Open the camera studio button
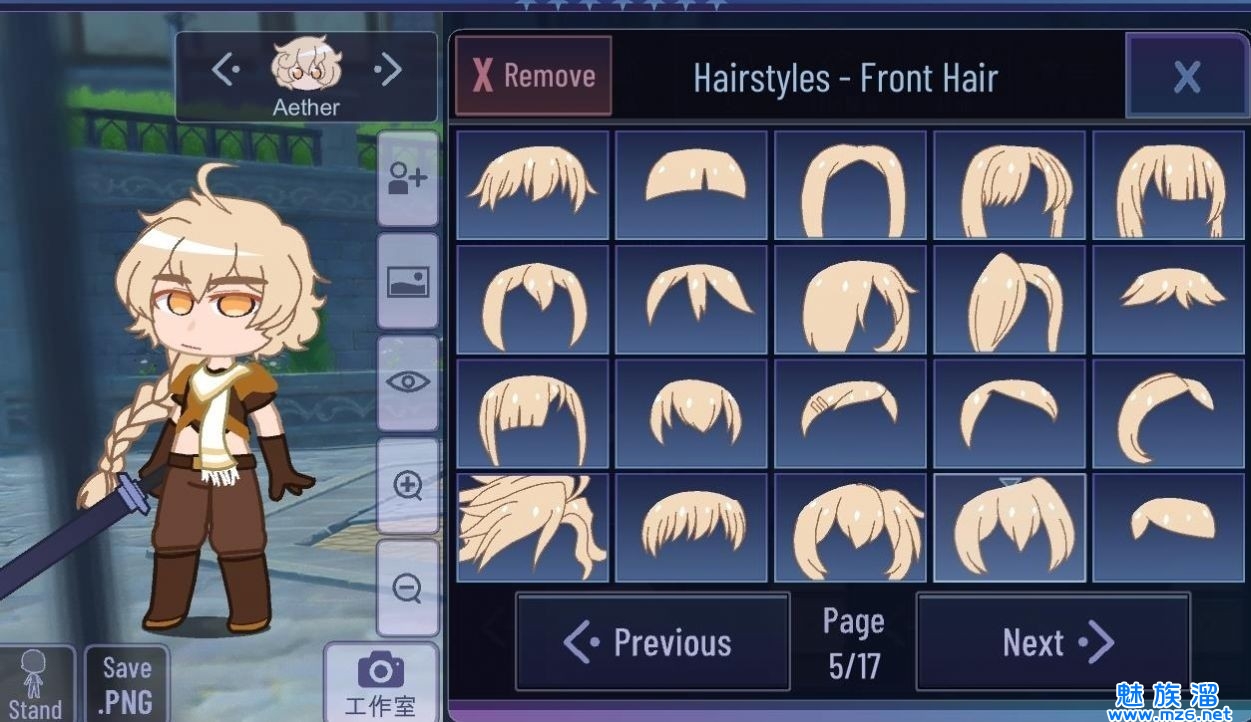 [x=380, y=684]
